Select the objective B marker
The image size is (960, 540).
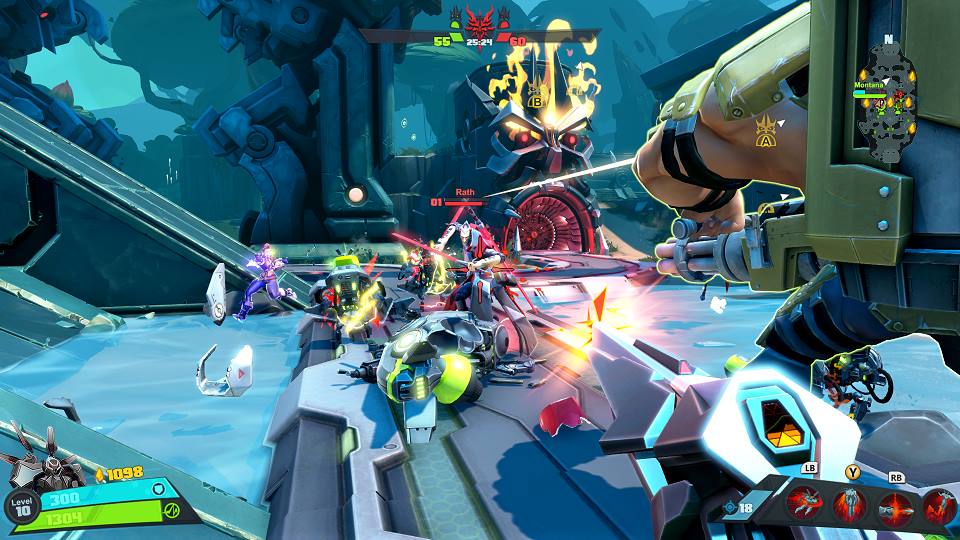534,99
